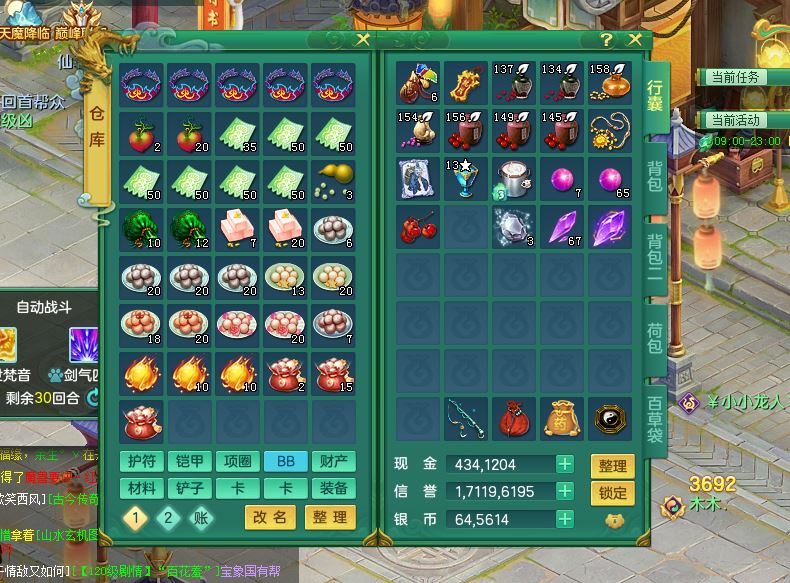Close the warehouse panel

[x=362, y=40]
